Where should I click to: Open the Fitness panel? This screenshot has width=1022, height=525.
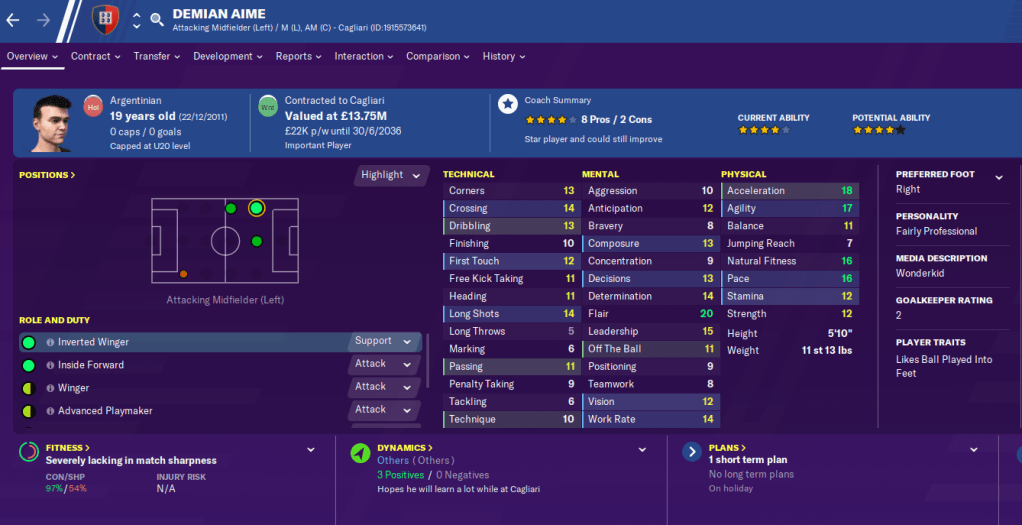[68, 448]
